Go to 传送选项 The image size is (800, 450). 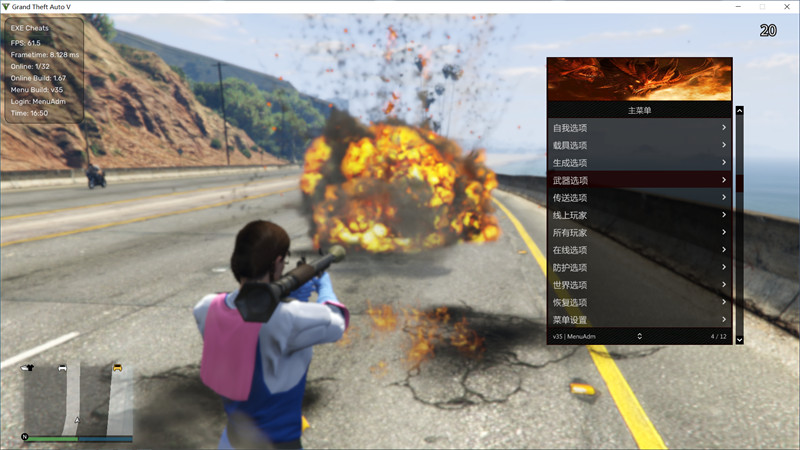point(640,198)
